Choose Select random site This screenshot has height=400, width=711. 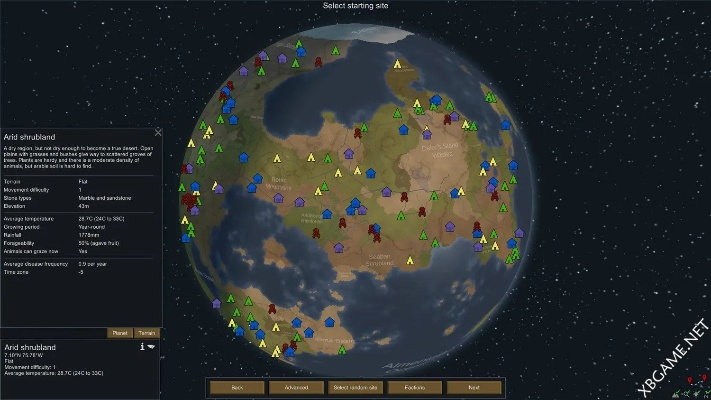pyautogui.click(x=355, y=387)
